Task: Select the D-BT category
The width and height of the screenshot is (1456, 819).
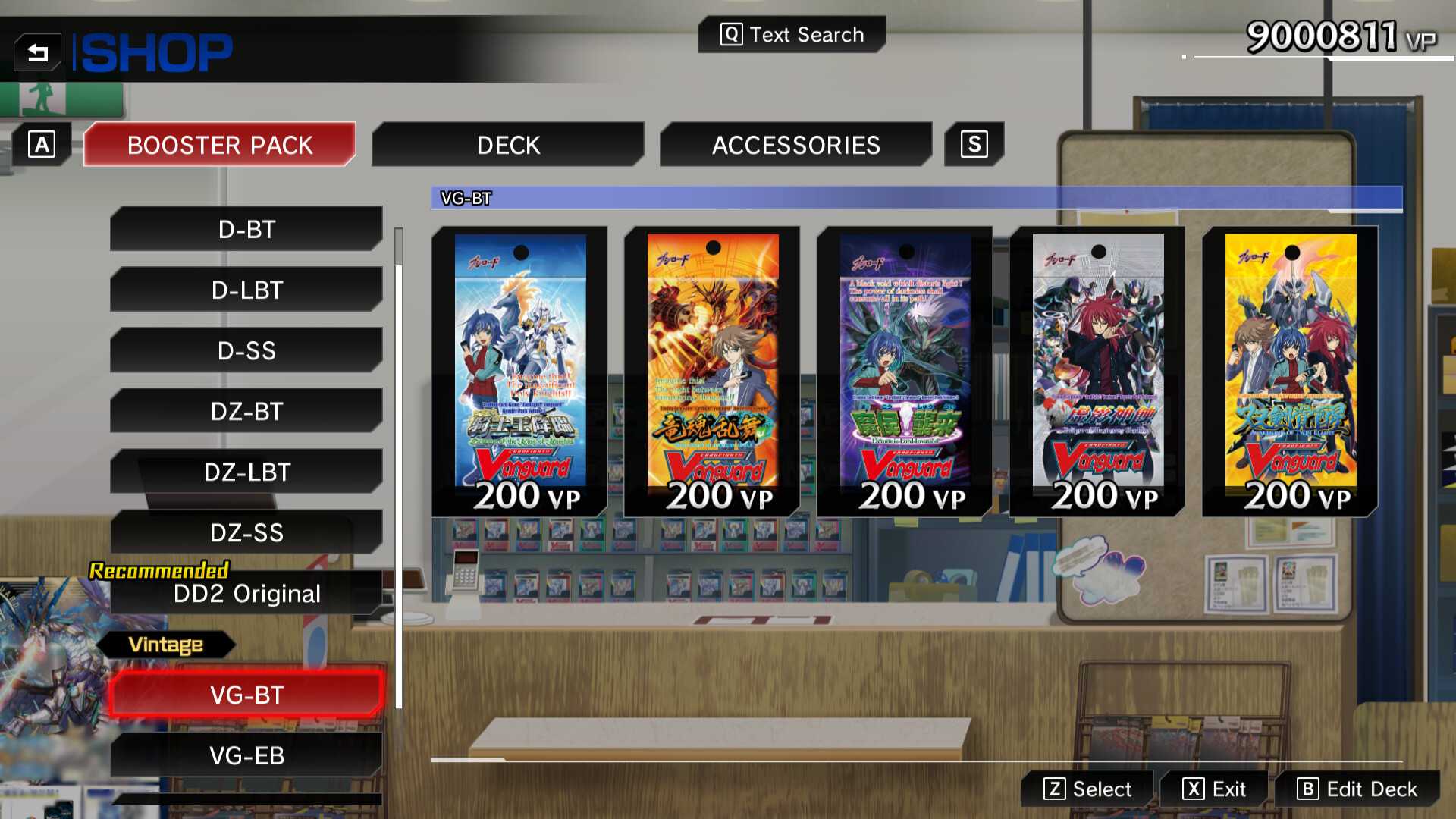Action: (x=245, y=229)
